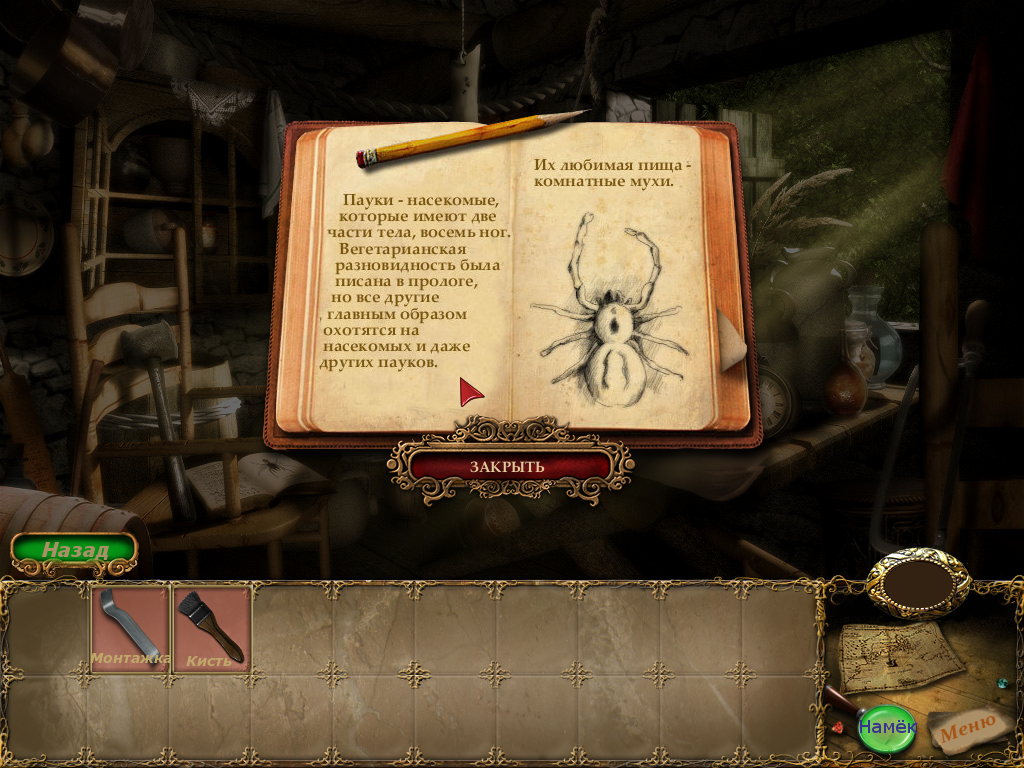Request a hint with the Намёк button
Viewport: 1024px width, 768px height.
click(886, 726)
